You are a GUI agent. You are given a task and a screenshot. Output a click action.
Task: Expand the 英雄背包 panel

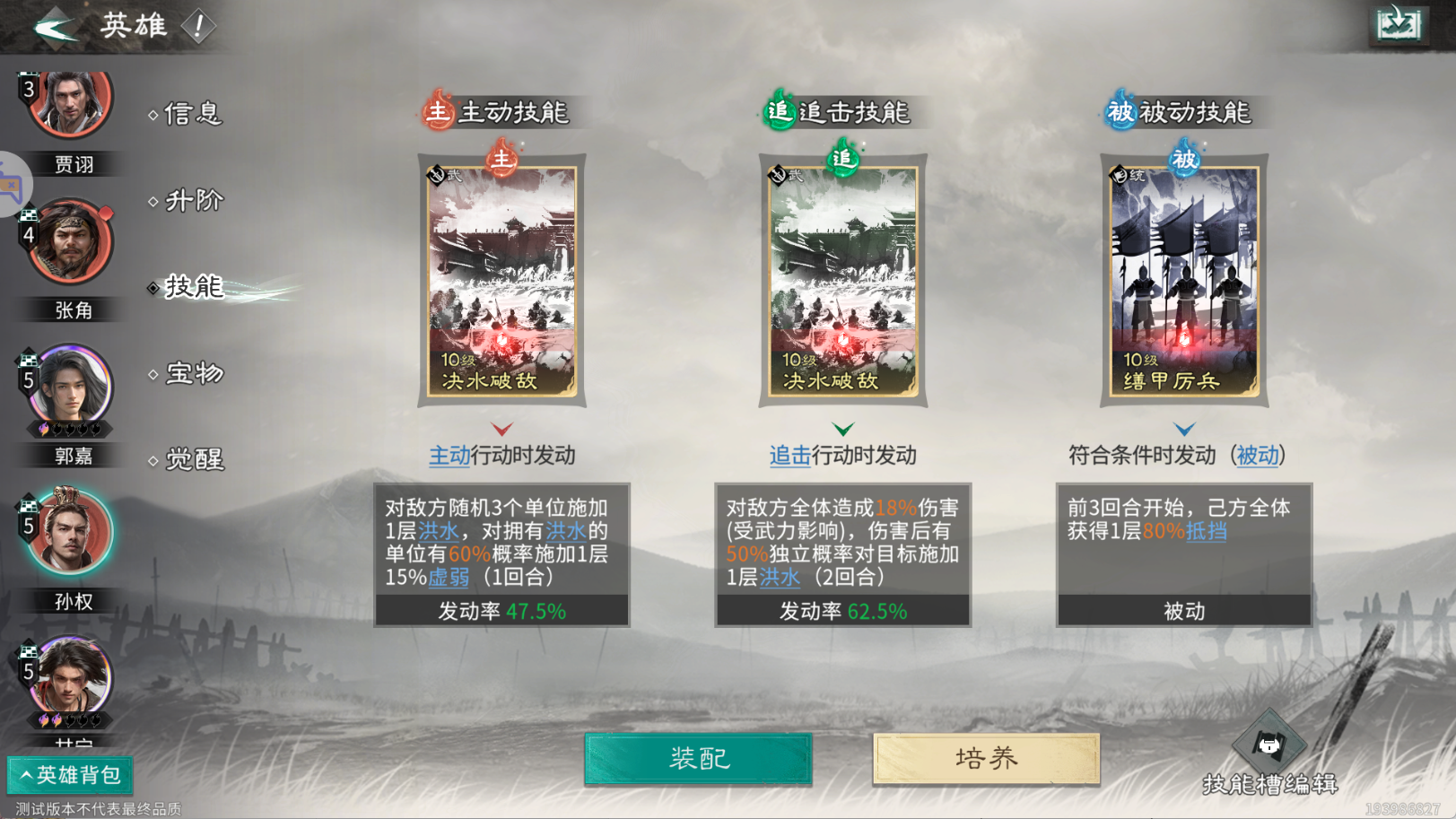[67, 775]
